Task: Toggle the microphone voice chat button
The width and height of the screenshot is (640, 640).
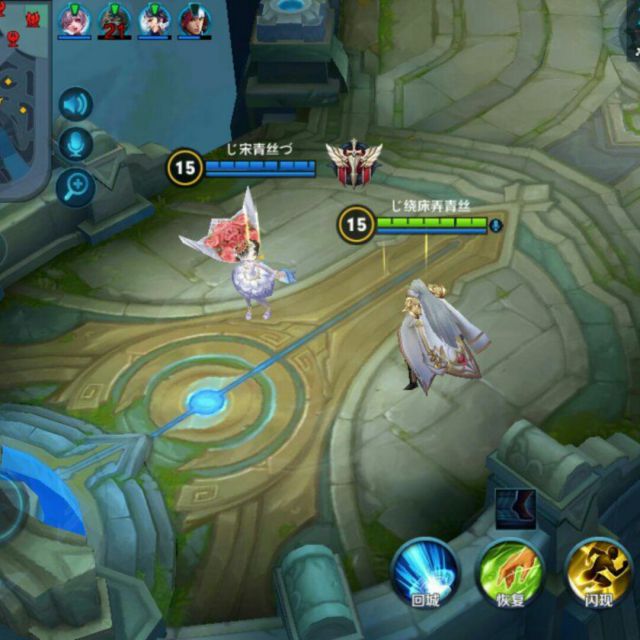Action: [75, 144]
